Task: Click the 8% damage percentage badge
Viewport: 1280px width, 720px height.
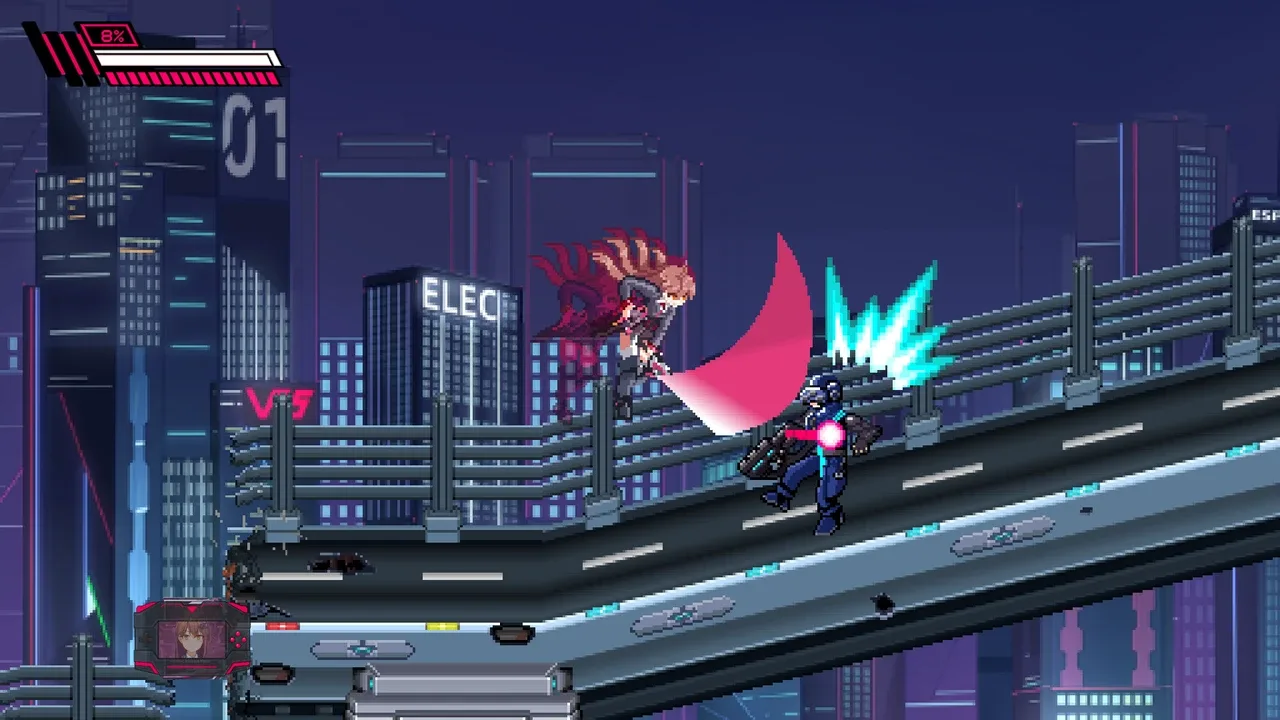Action: 112,34
